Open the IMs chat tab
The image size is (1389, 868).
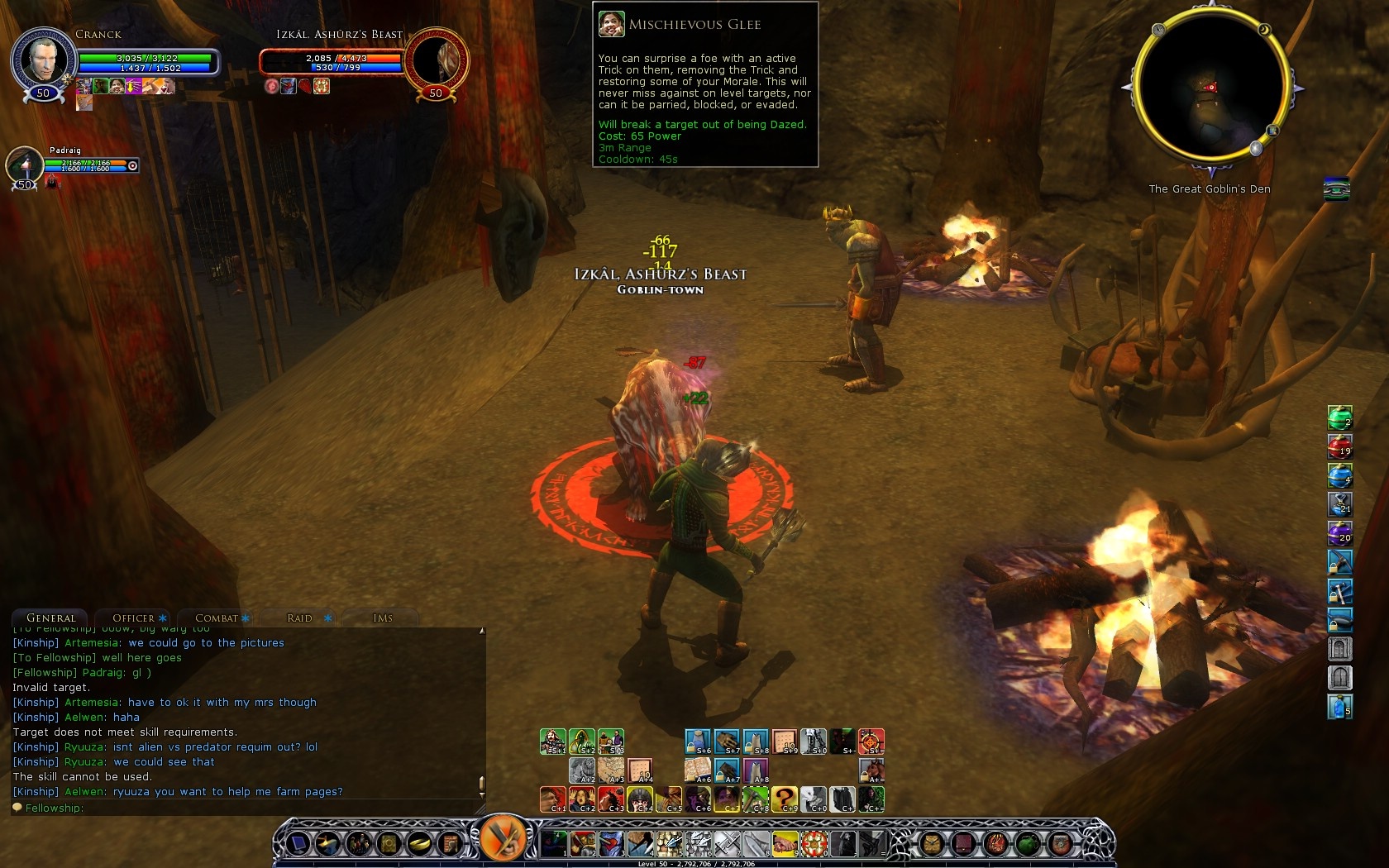tap(382, 618)
